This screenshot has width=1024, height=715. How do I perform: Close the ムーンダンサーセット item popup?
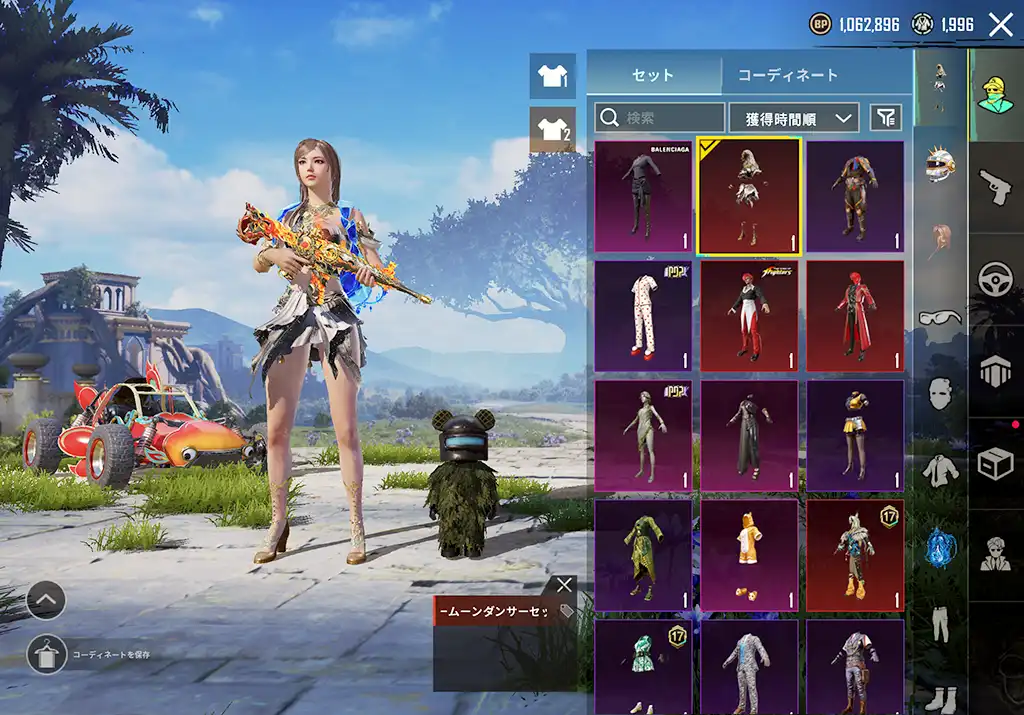(564, 585)
